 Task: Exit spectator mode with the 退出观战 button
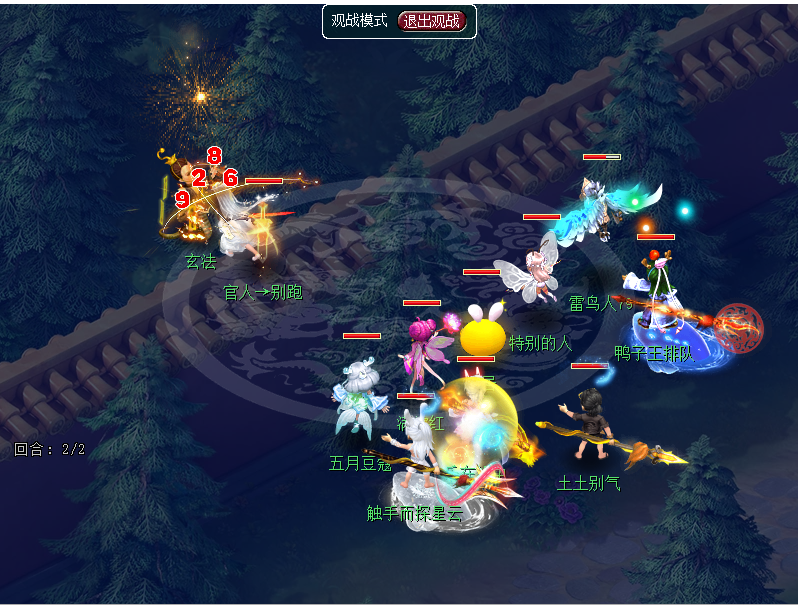pos(432,21)
